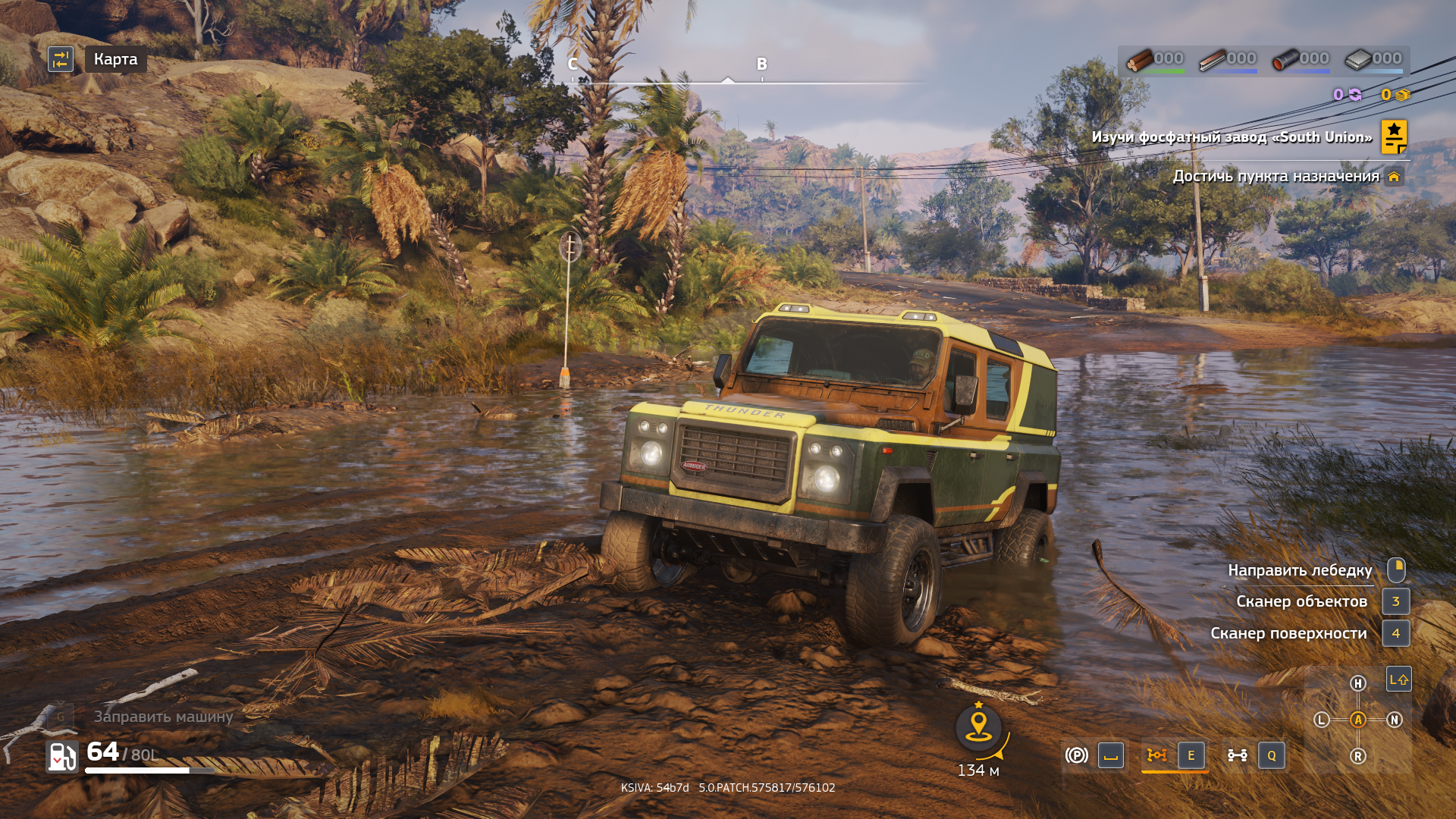Activate Сканер объектов
The width and height of the screenshot is (1456, 819).
(x=1301, y=601)
